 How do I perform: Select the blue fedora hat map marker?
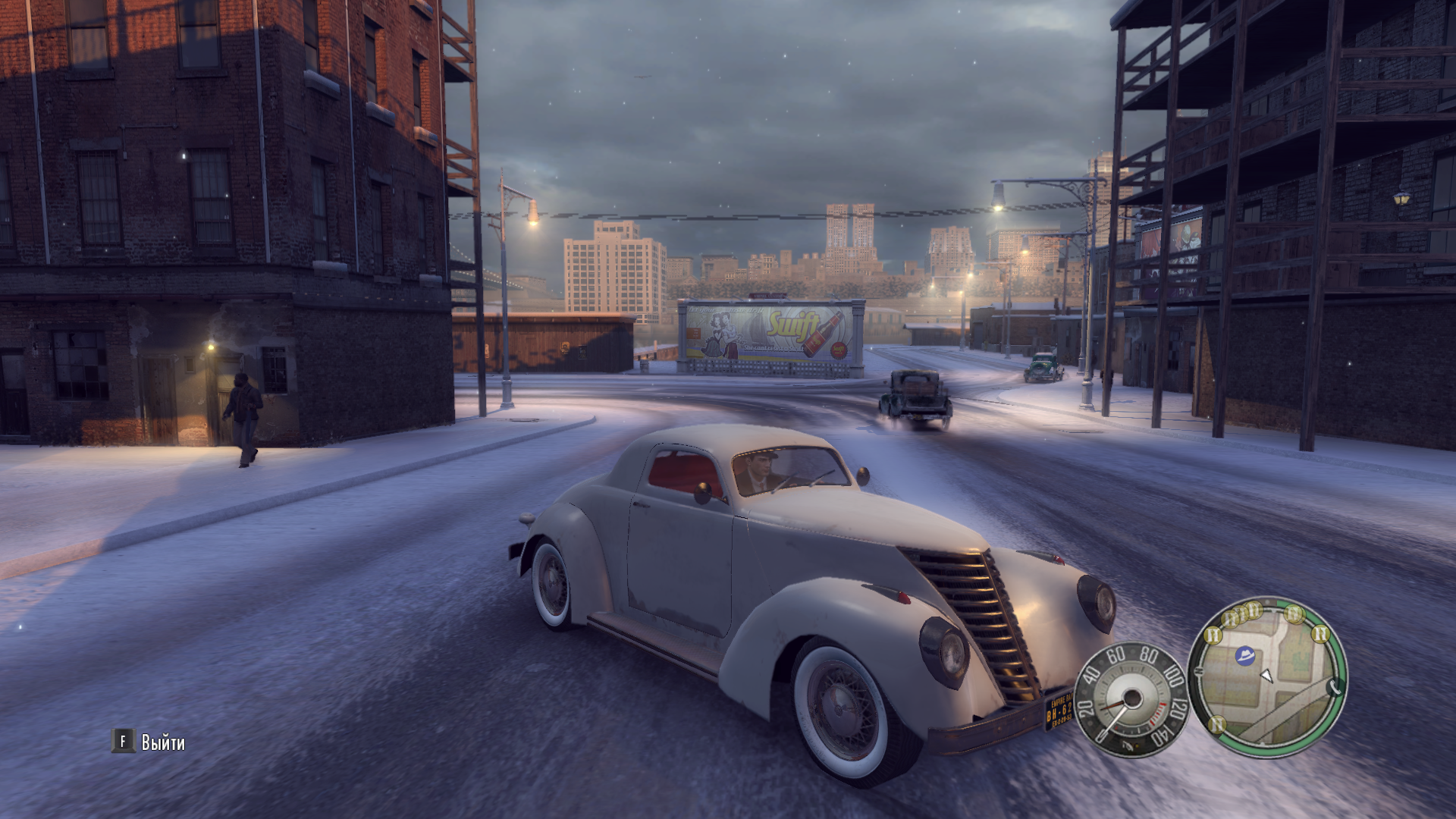1244,655
